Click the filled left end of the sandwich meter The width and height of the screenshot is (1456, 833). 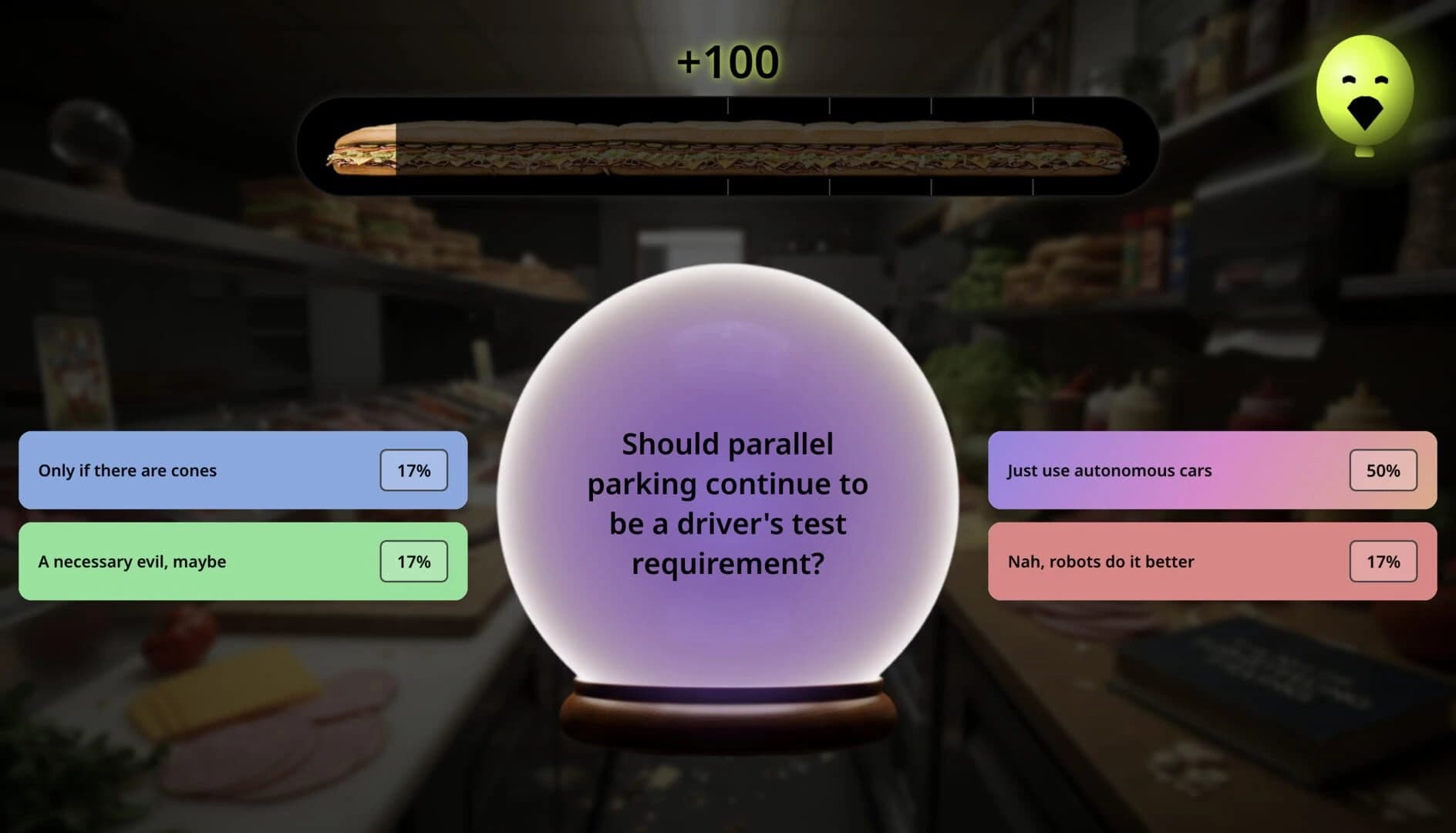pyautogui.click(x=362, y=148)
